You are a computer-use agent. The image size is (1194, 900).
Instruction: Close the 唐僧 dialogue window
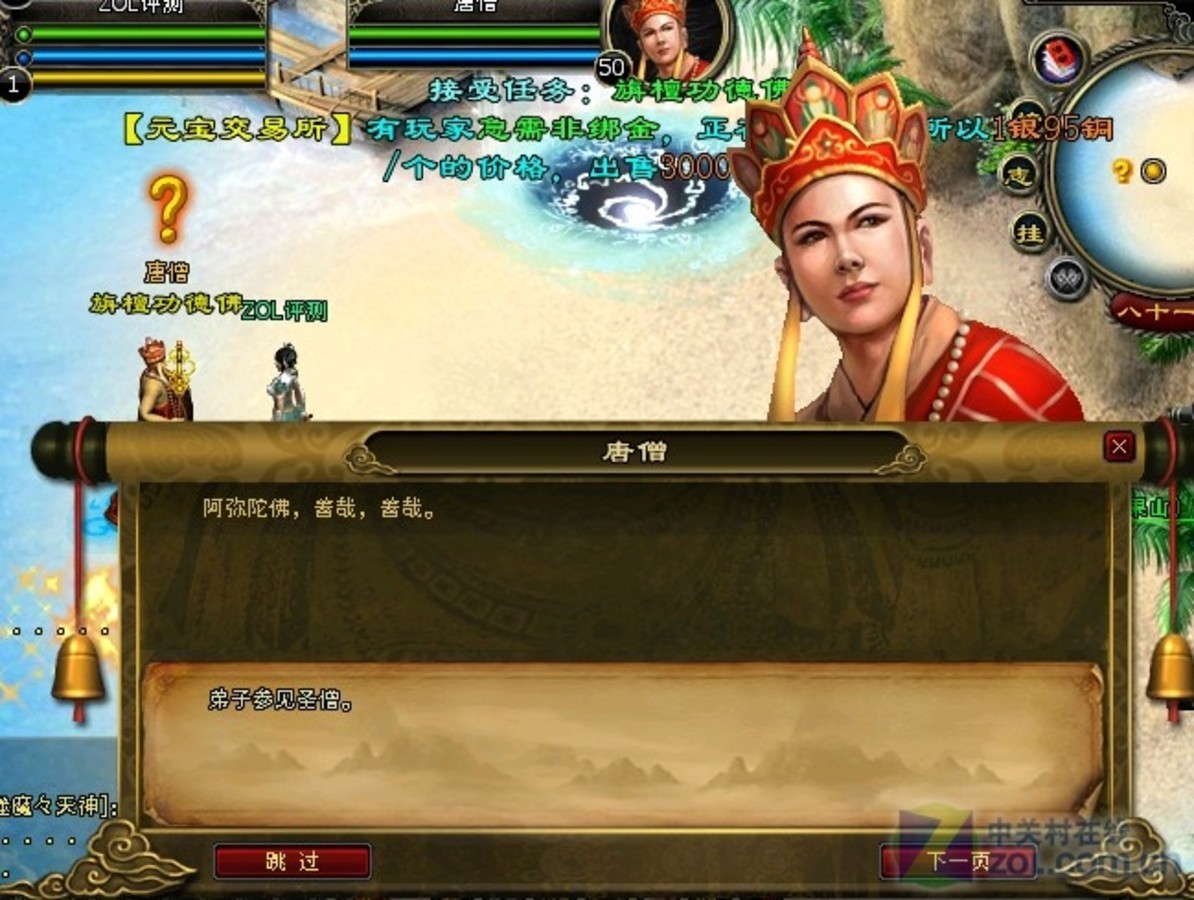click(x=1119, y=446)
